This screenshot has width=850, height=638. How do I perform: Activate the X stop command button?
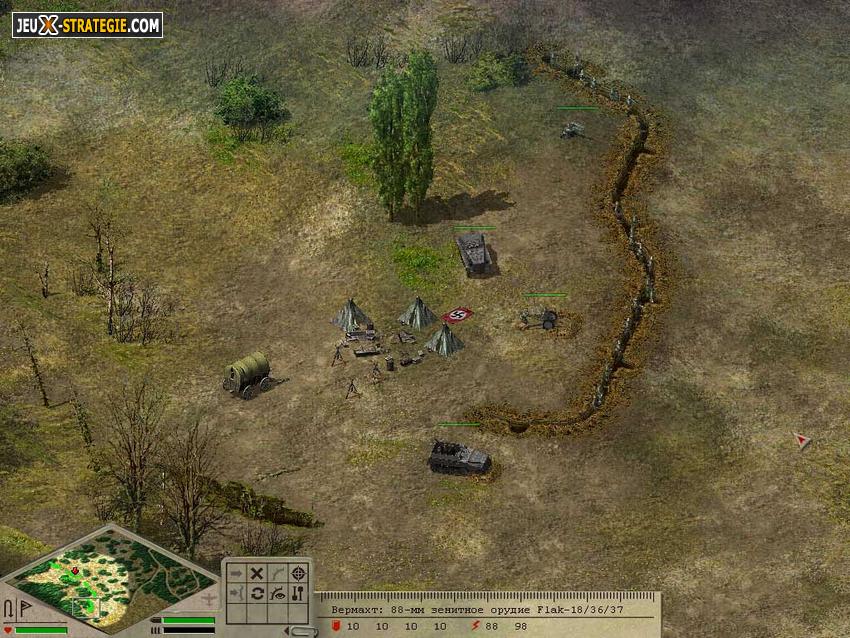coord(257,573)
